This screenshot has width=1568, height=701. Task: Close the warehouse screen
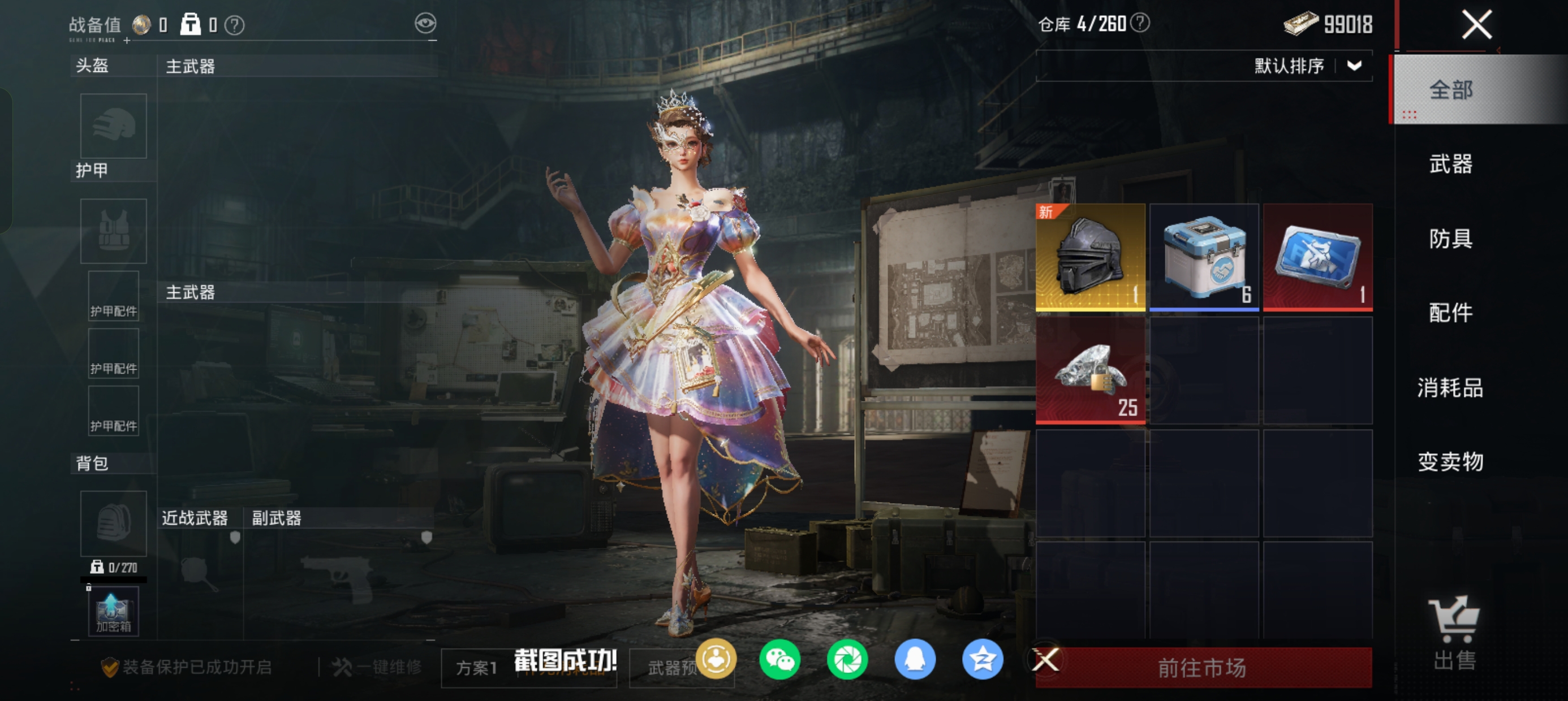[1476, 25]
